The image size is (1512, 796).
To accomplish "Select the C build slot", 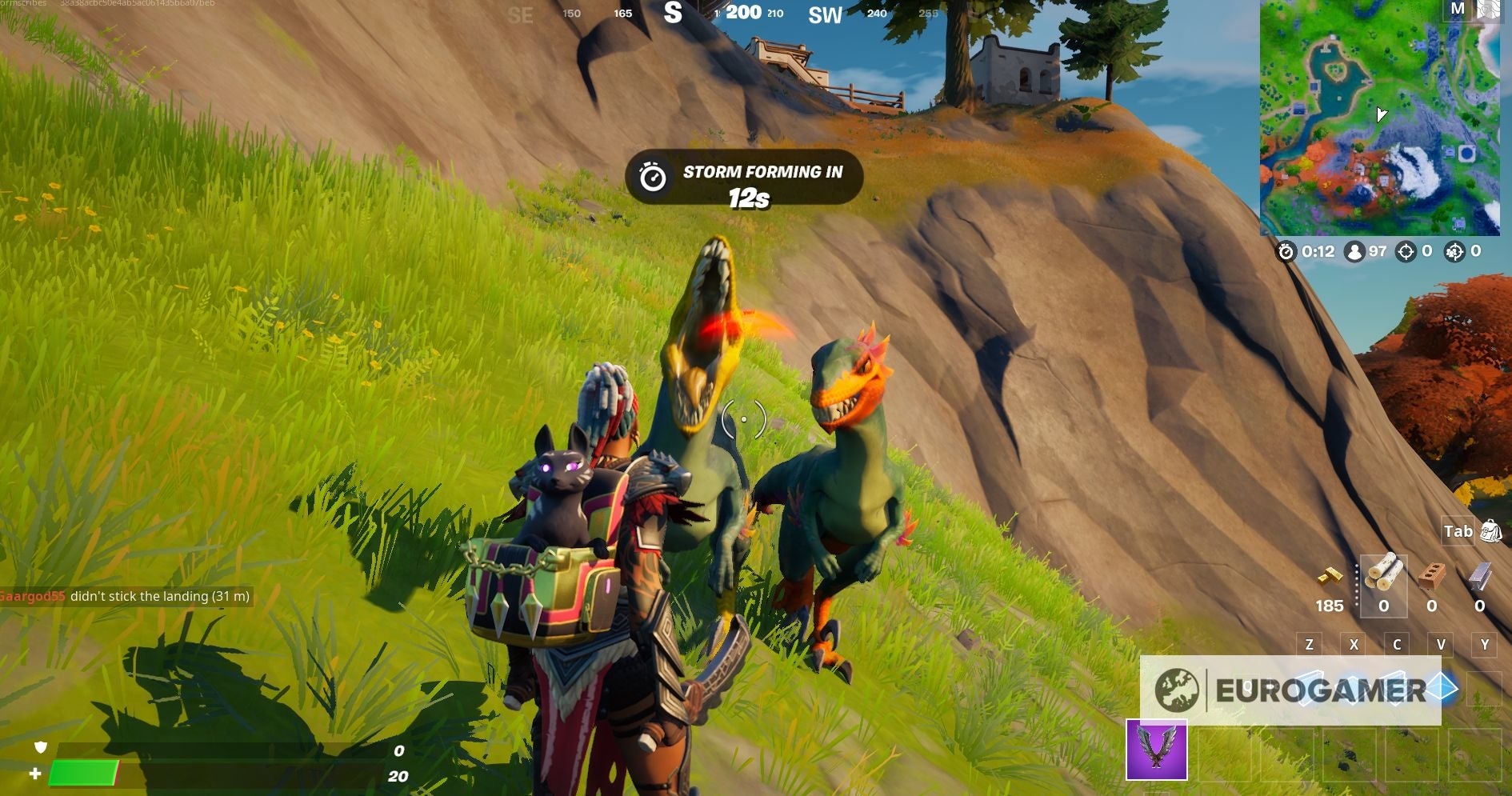I will (x=1396, y=644).
